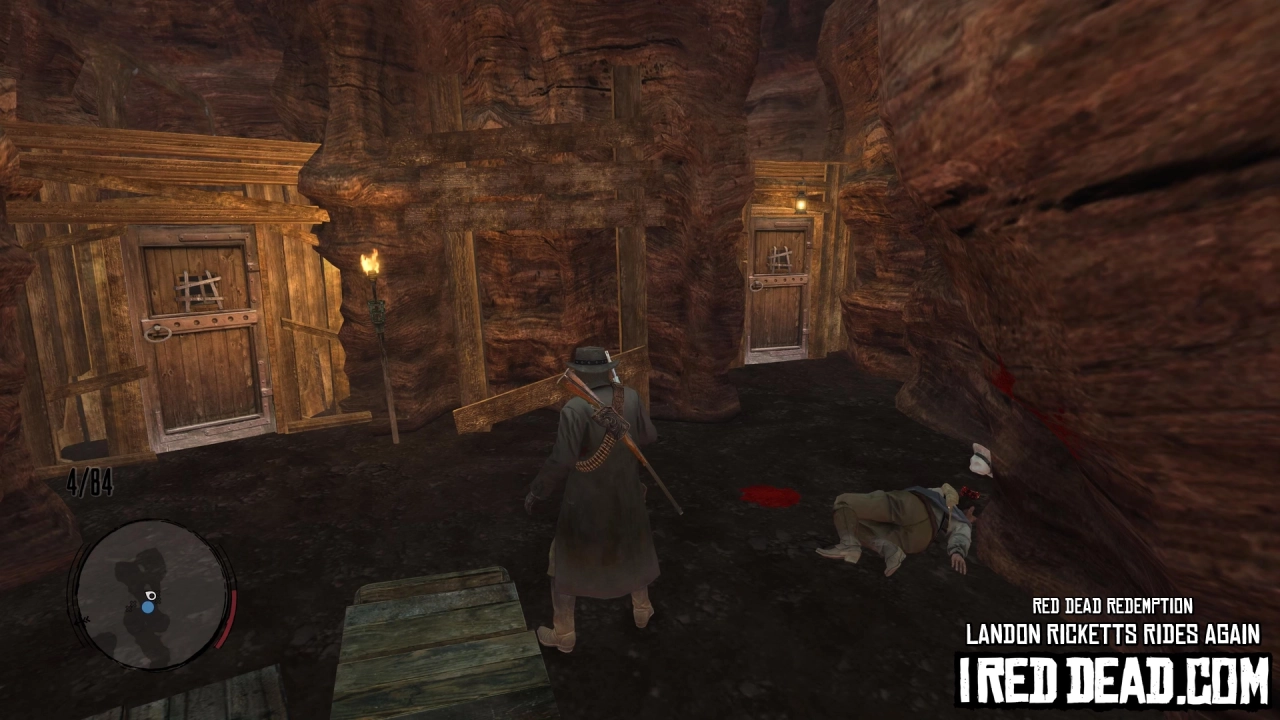Select the white player marker on minimap
Image resolution: width=1280 pixels, height=720 pixels.
pos(150,596)
